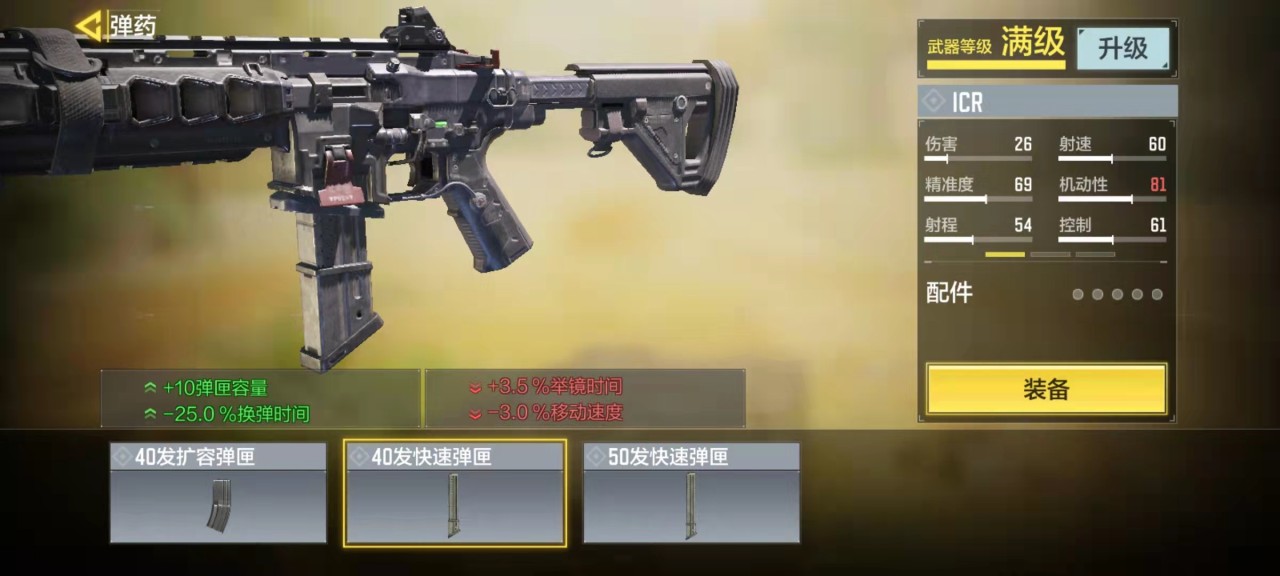This screenshot has width=1280, height=576.
Task: Select the 40发扩容弹匣 magazine card
Action: (218, 493)
